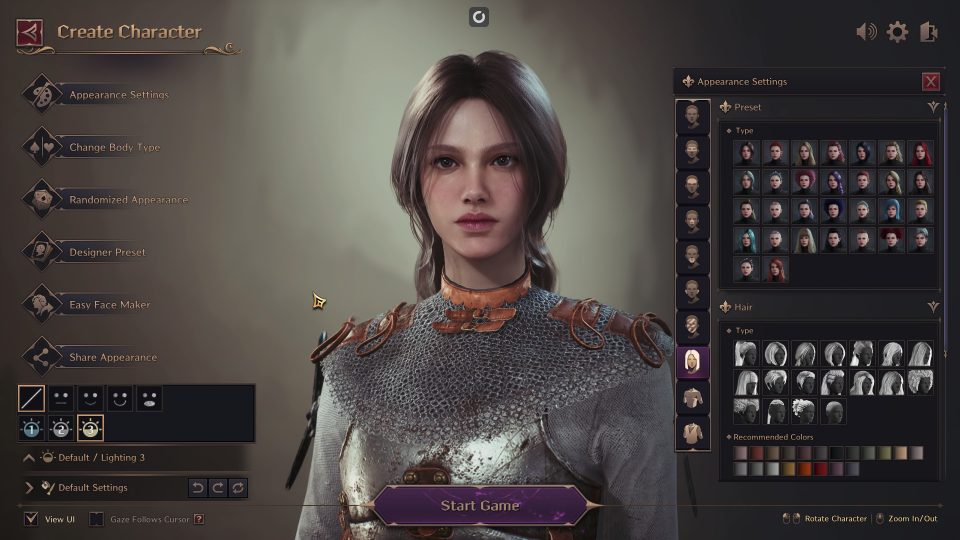
Task: Open game settings gear icon
Action: pyautogui.click(x=897, y=32)
